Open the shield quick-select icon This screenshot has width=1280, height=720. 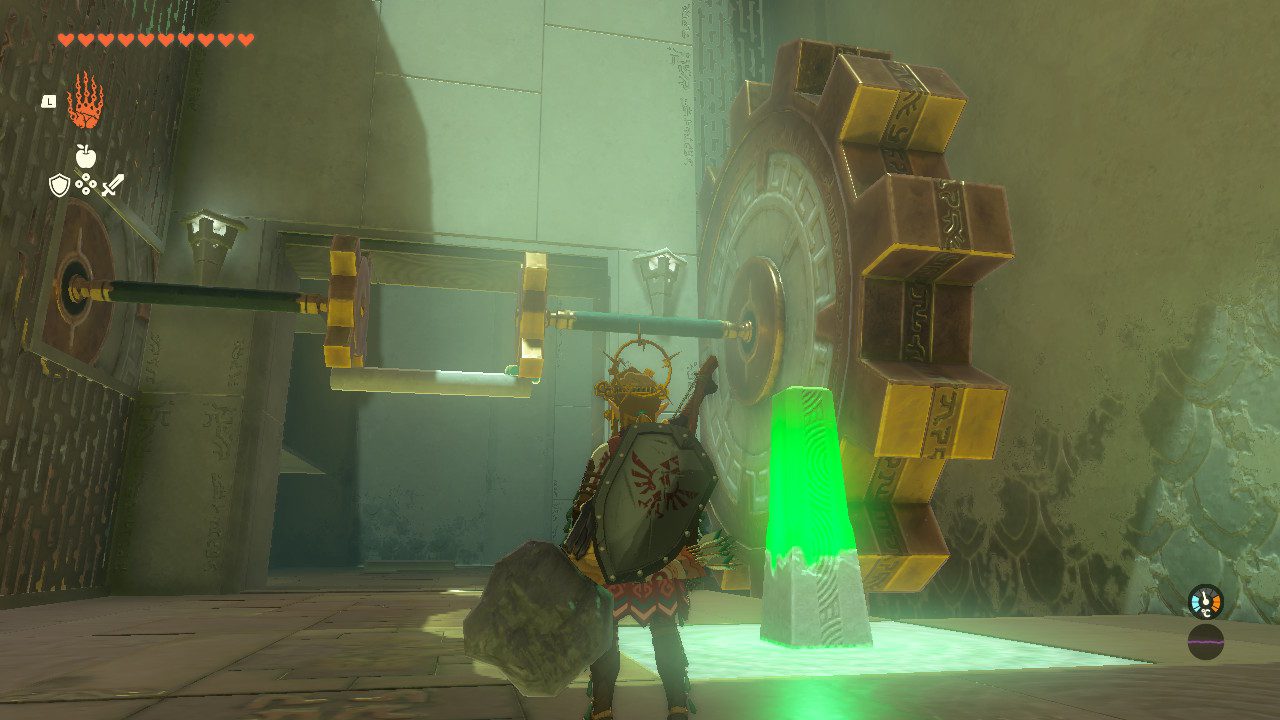60,184
